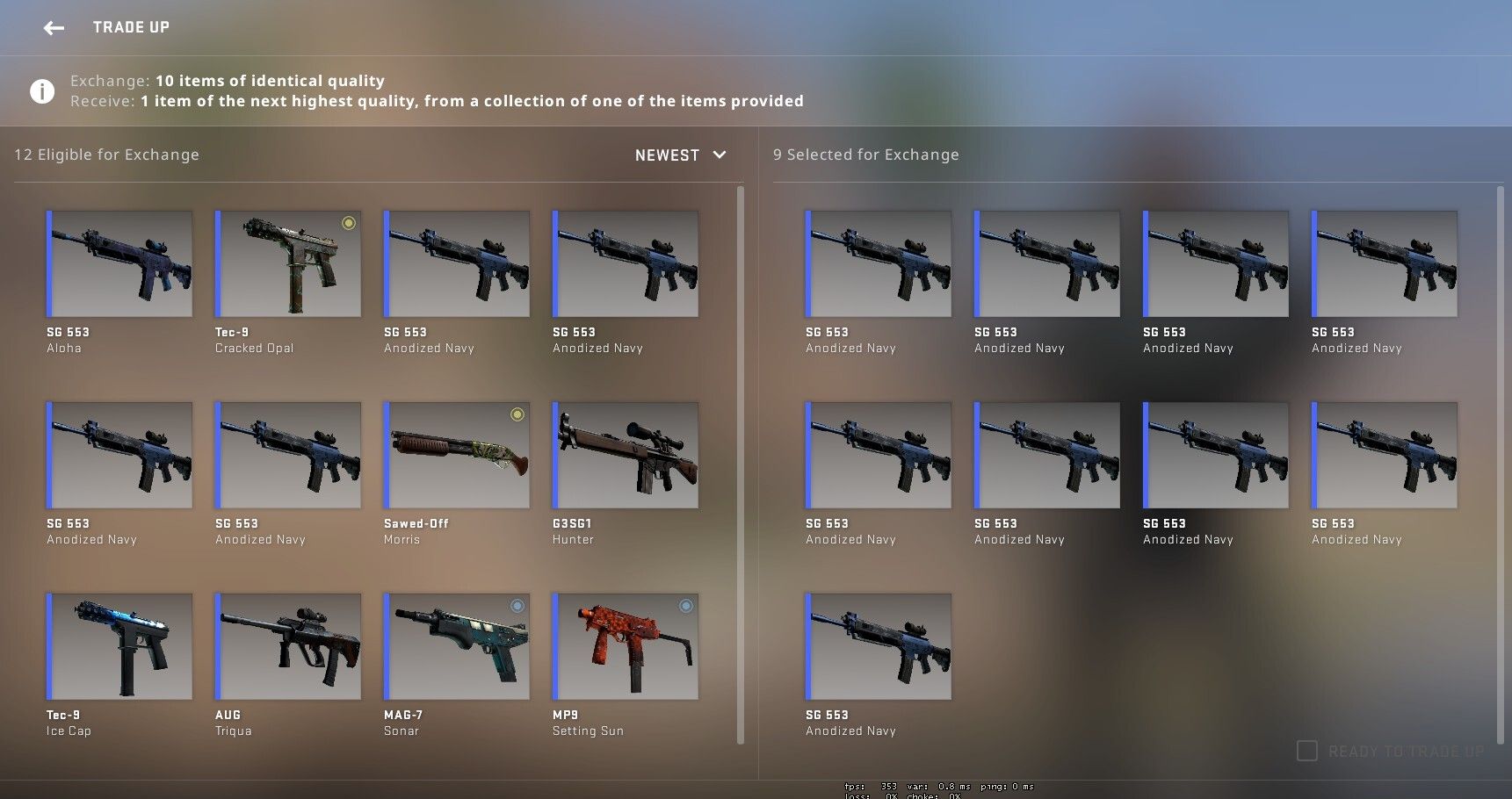Go back using the arrow button

point(54,28)
